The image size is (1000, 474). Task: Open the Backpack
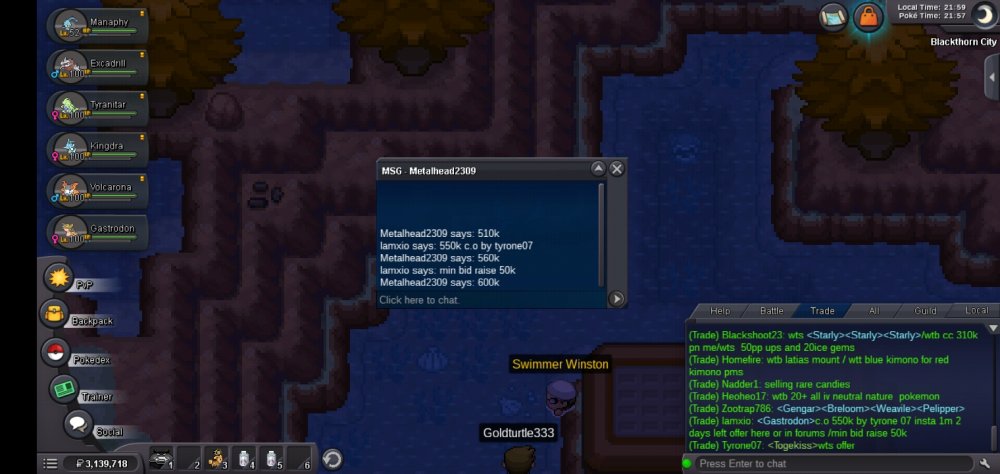pos(54,315)
